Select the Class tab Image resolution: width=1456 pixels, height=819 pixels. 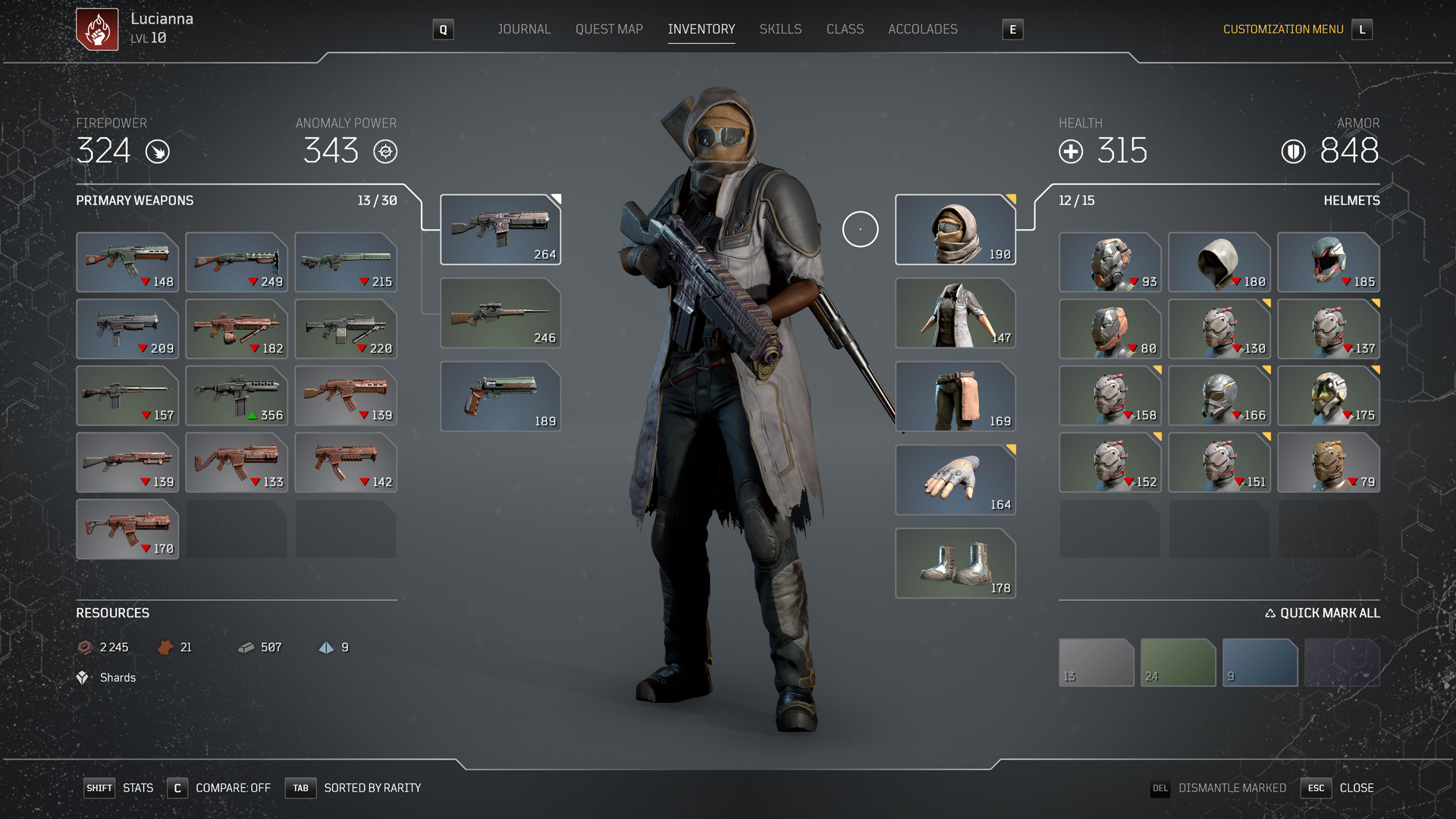point(845,30)
